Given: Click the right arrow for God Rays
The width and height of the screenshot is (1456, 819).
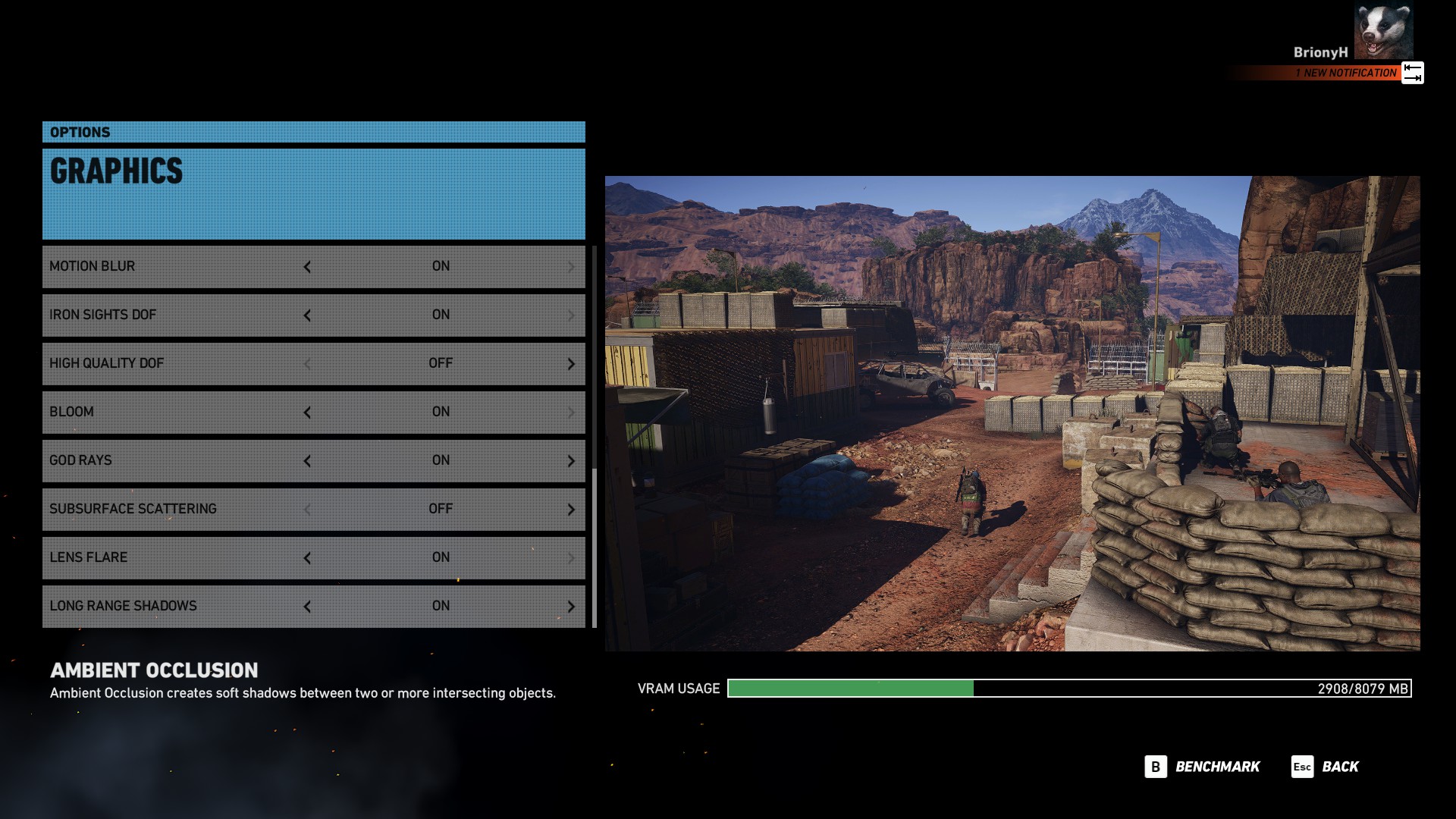Looking at the screenshot, I should tap(571, 461).
